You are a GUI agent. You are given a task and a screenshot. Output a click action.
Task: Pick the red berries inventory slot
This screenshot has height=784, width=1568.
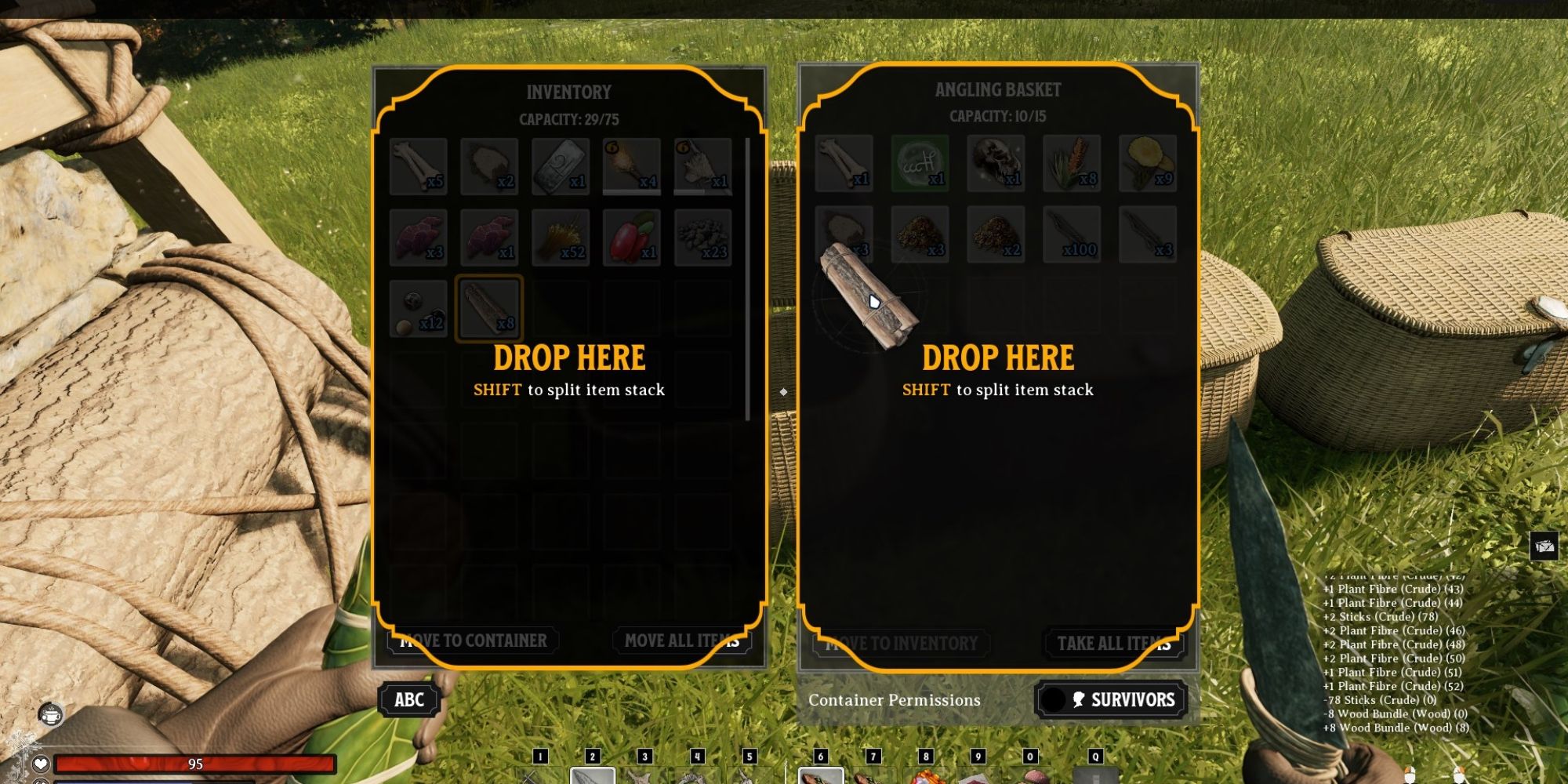632,237
